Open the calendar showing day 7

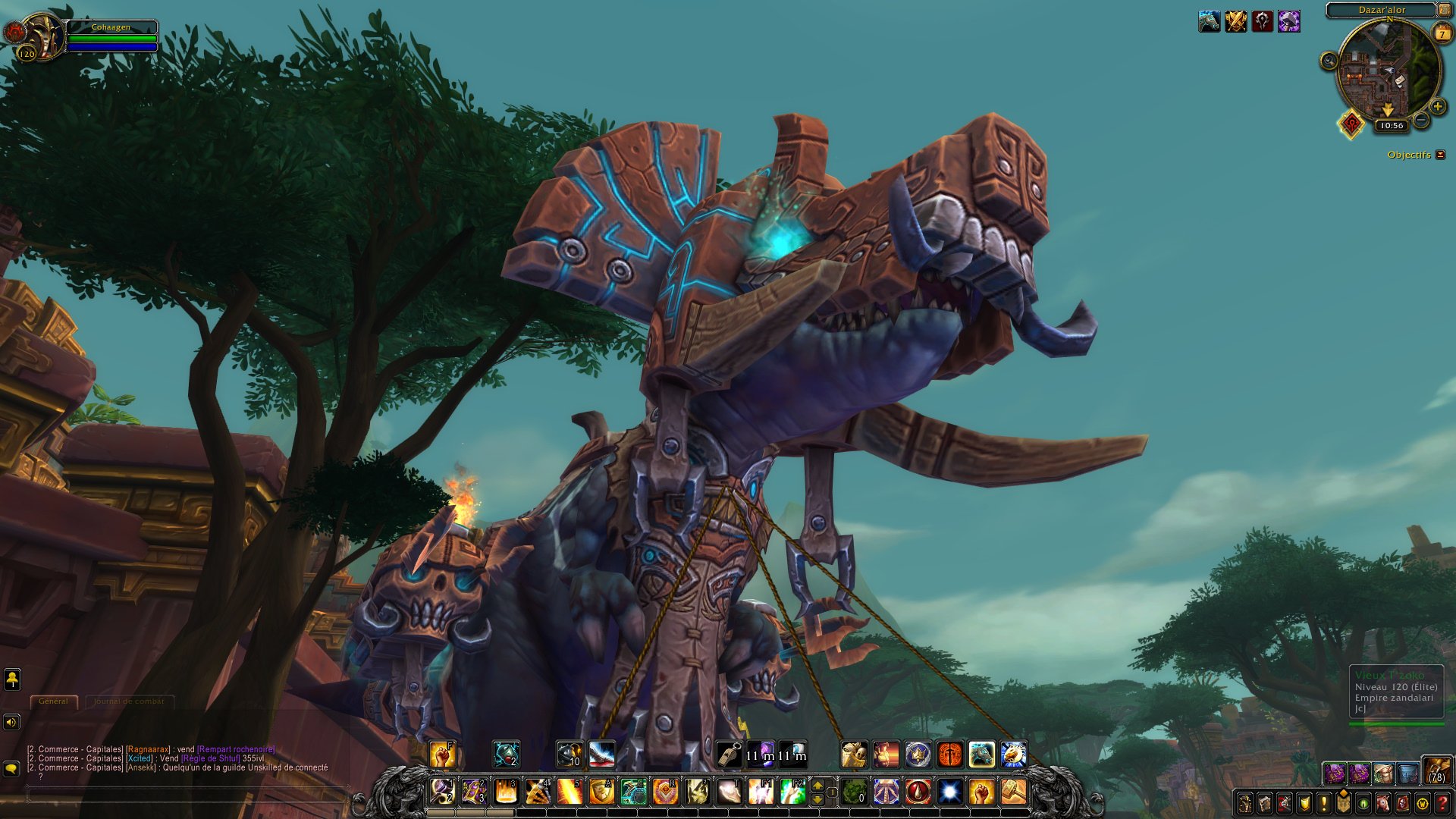[1442, 33]
